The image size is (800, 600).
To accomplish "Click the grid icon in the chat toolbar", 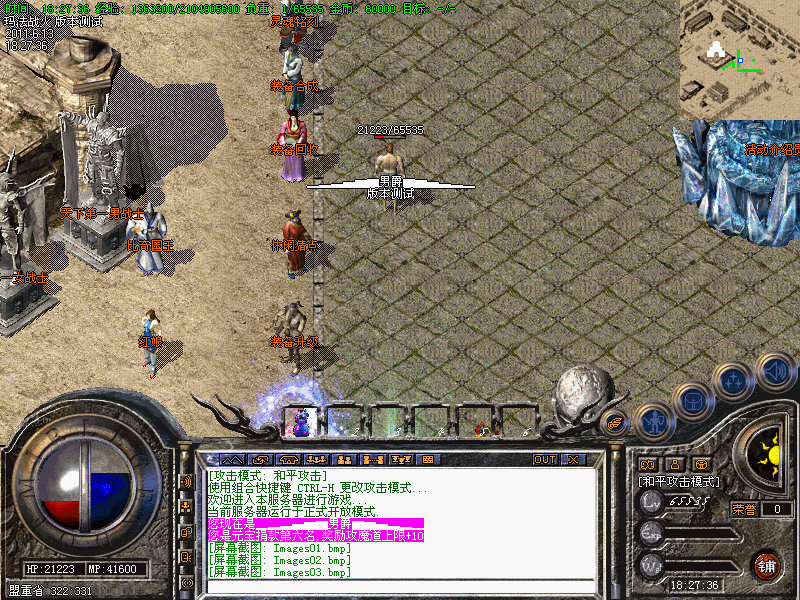I will tap(428, 460).
